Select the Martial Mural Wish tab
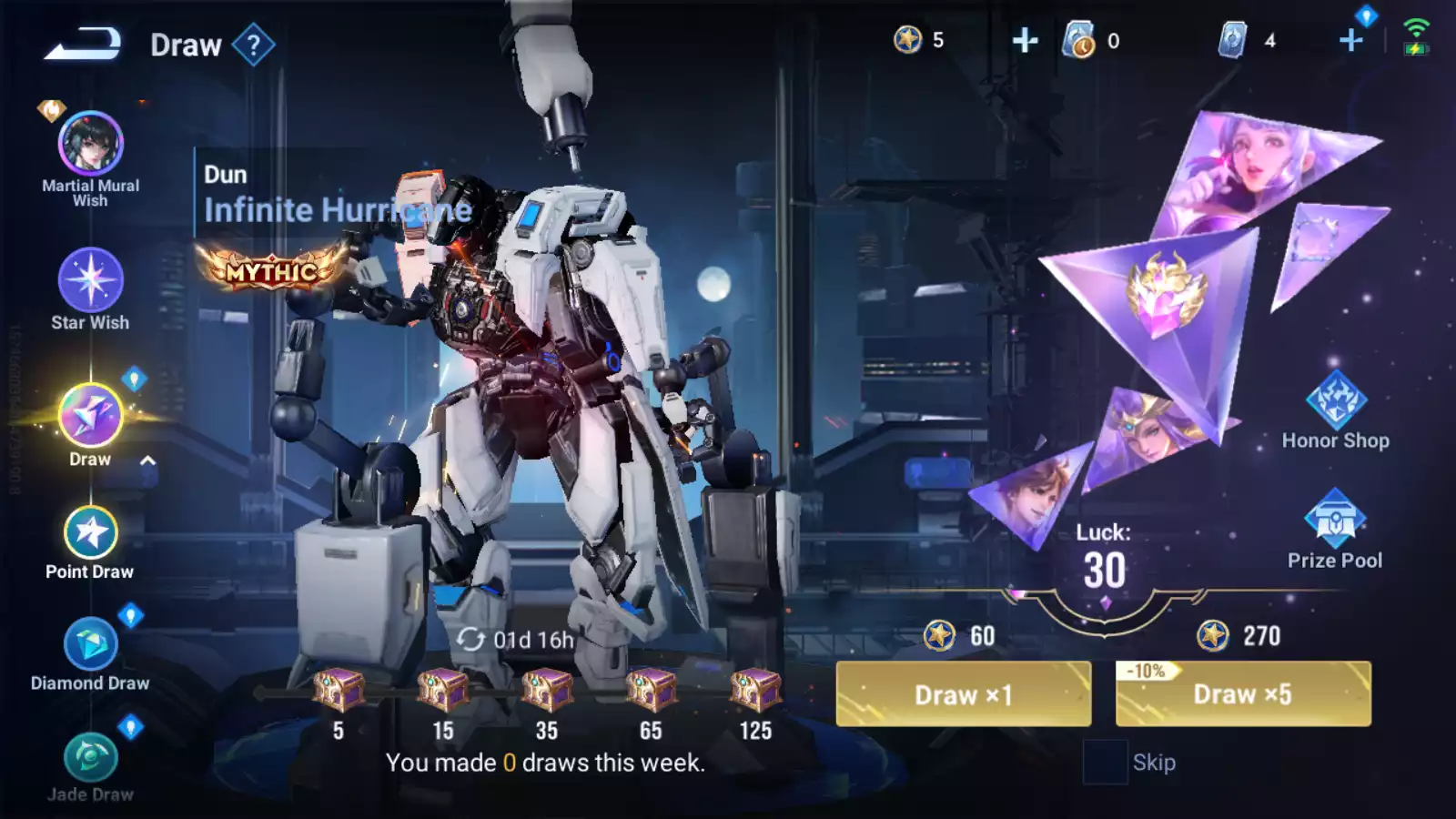The height and width of the screenshot is (819, 1456). click(x=90, y=146)
